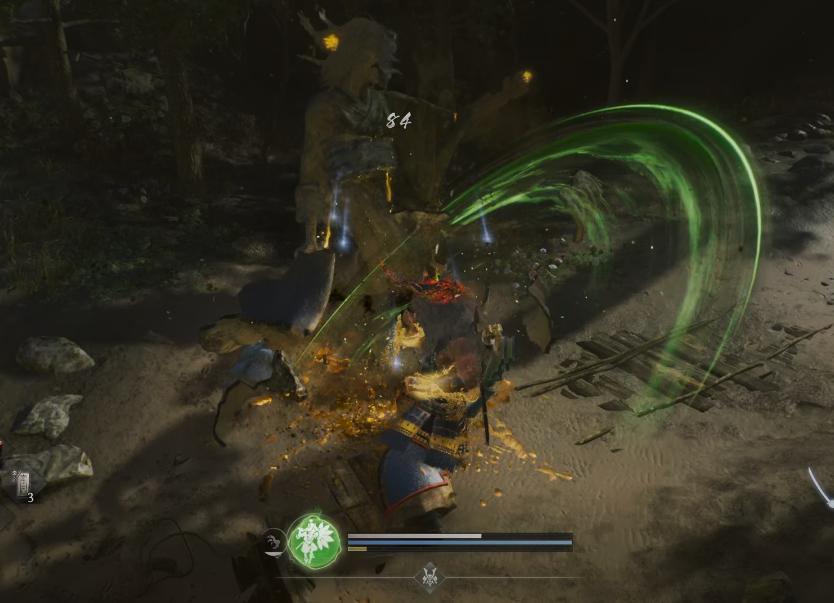Click the samurai helmet diamond emblem
The height and width of the screenshot is (603, 834).
(x=430, y=577)
